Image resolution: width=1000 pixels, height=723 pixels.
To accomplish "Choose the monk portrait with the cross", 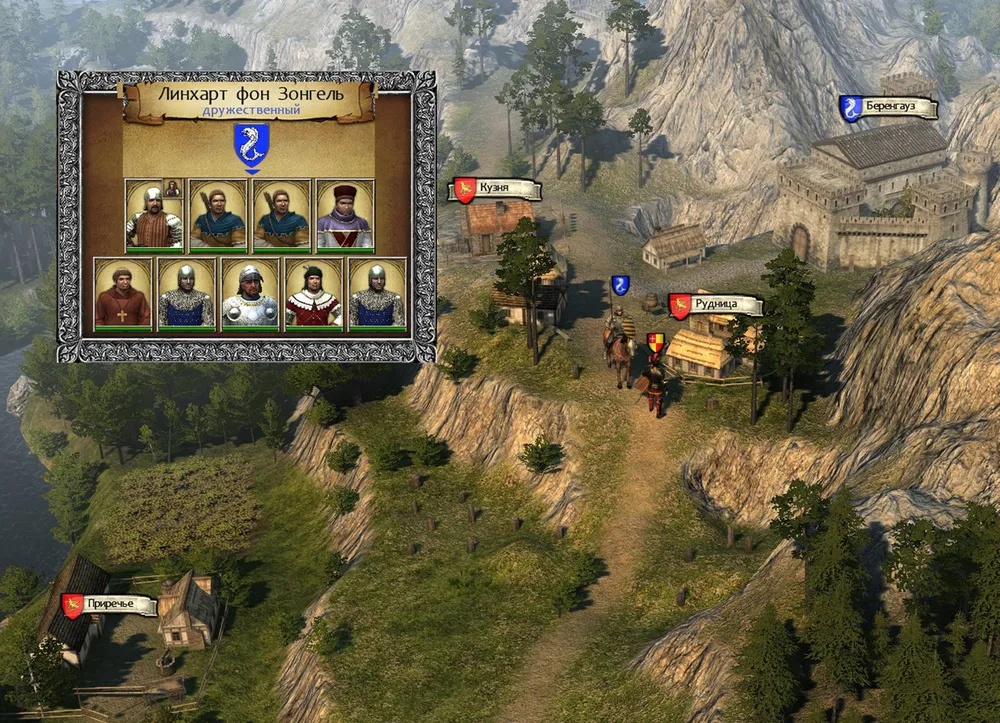I will tap(123, 294).
